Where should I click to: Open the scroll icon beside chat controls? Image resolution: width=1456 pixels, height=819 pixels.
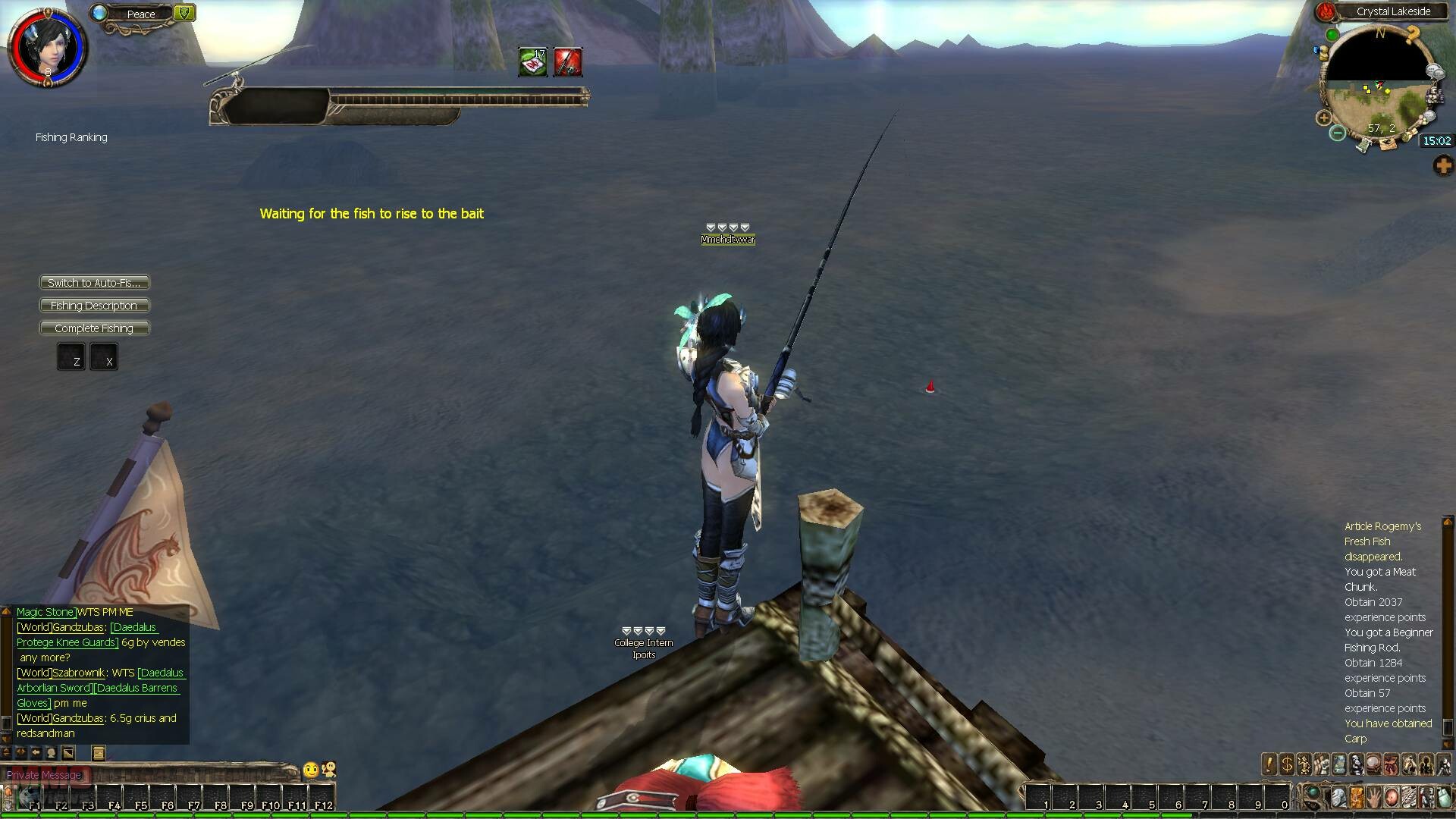[x=98, y=753]
